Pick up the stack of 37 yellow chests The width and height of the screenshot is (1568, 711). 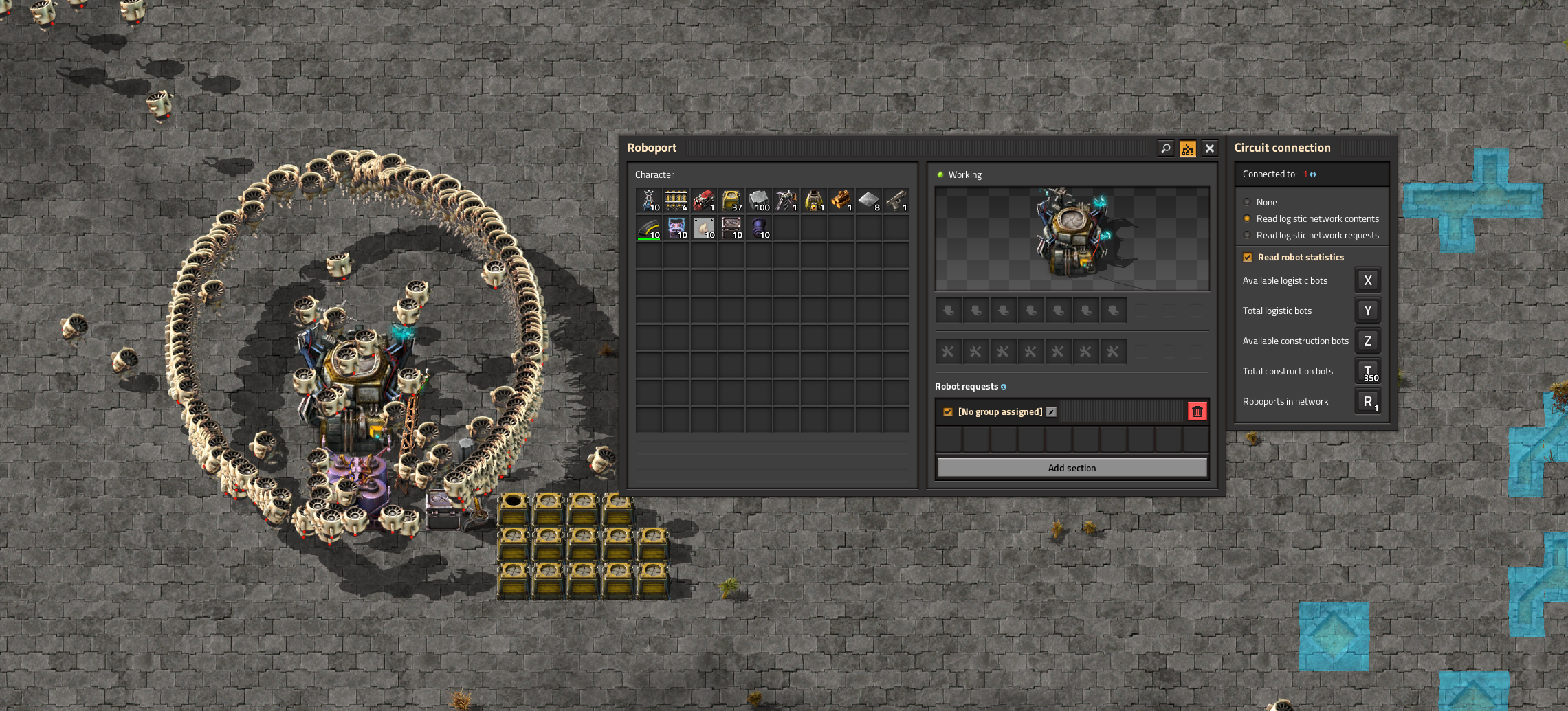click(731, 201)
